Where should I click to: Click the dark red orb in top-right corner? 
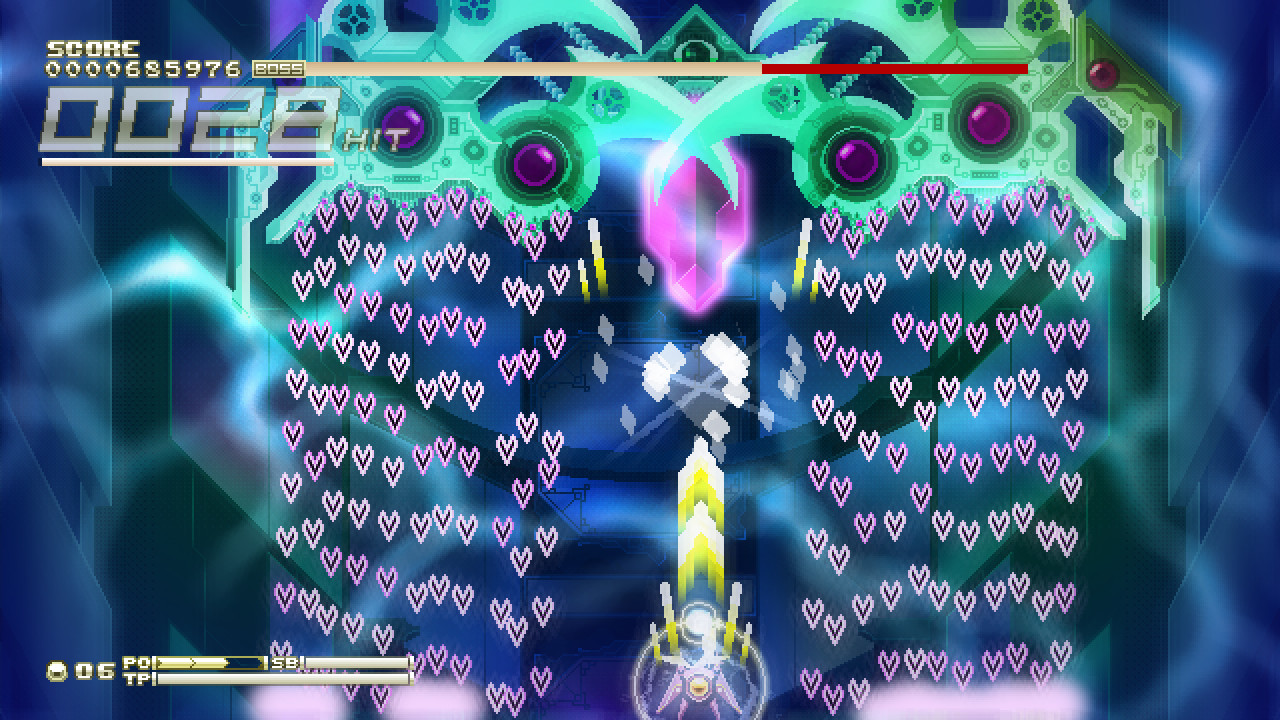(x=1104, y=74)
